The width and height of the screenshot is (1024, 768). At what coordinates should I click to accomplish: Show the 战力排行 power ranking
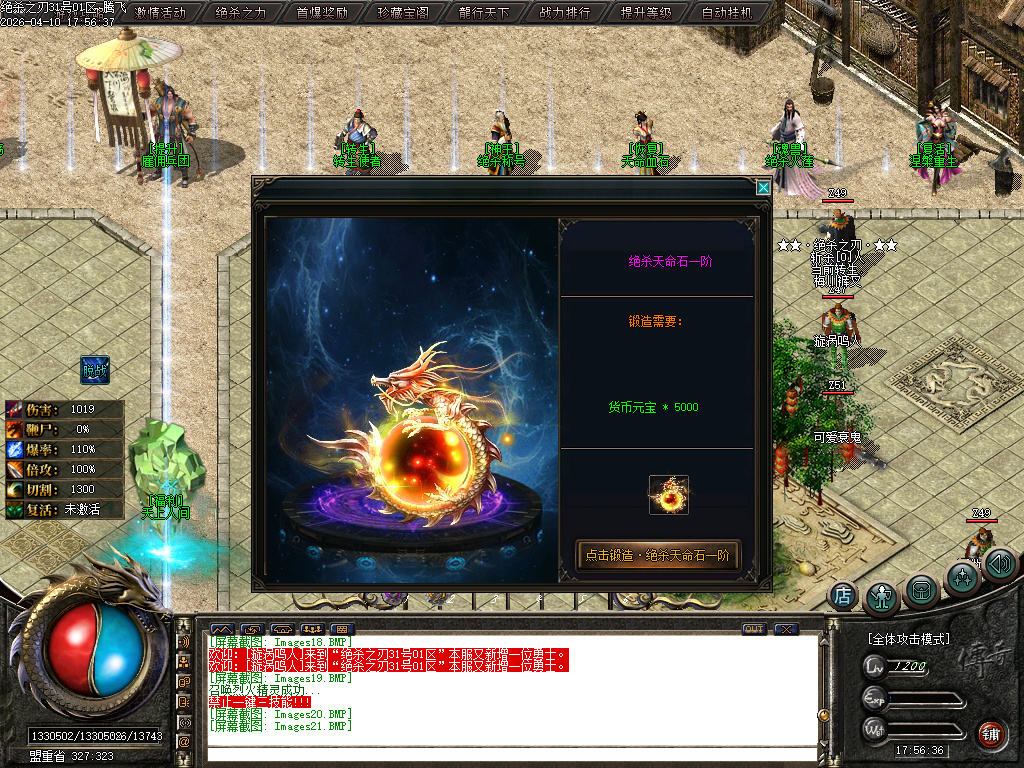565,13
